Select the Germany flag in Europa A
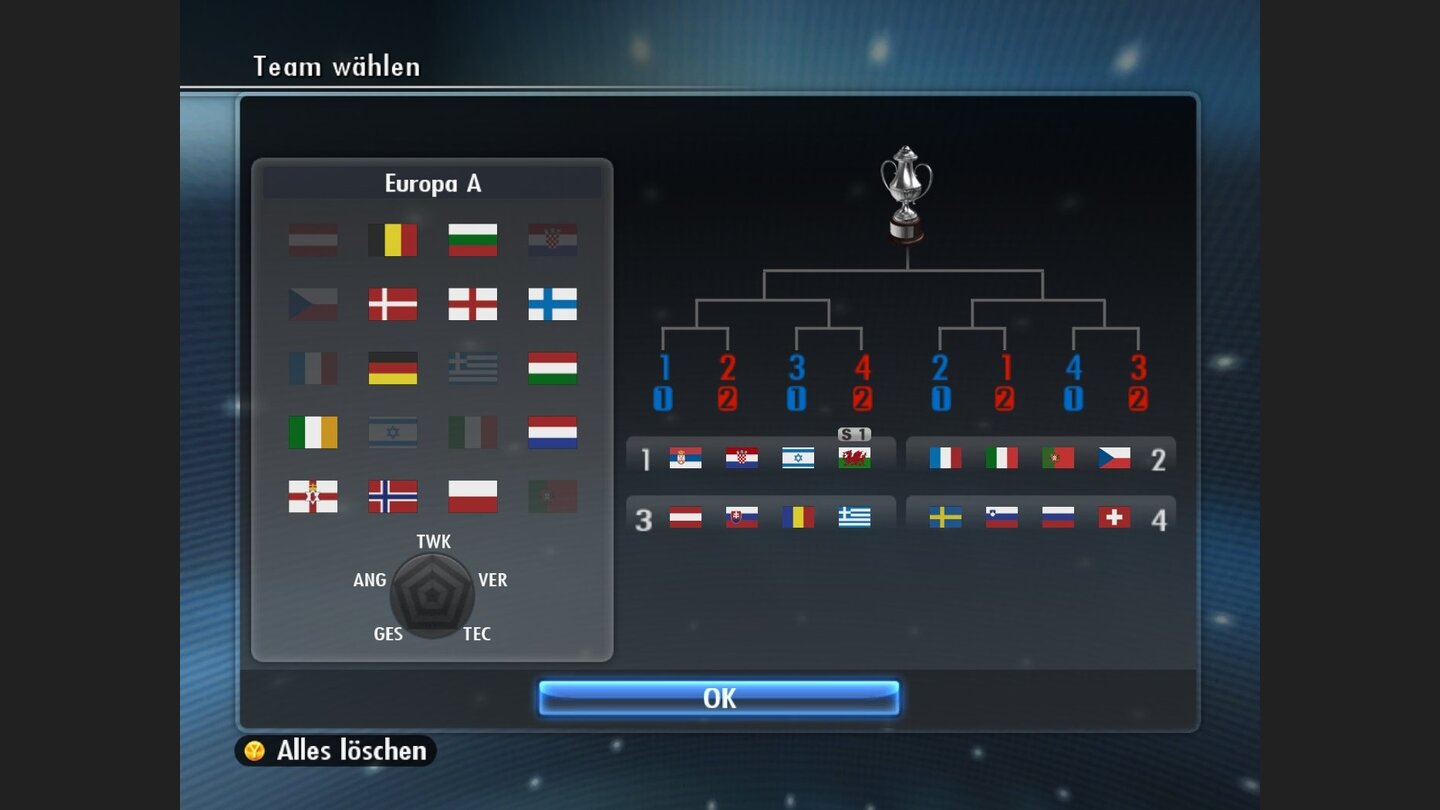The width and height of the screenshot is (1440, 810). click(x=393, y=370)
